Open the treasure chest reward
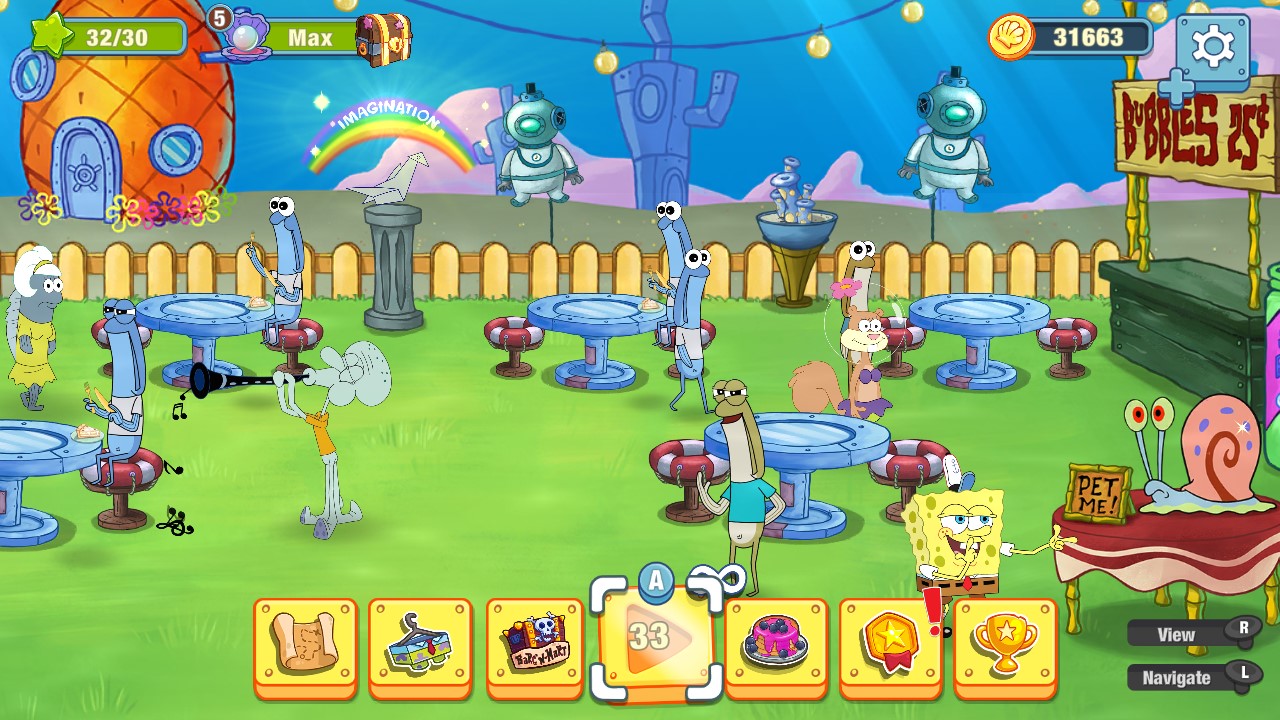 pyautogui.click(x=385, y=38)
